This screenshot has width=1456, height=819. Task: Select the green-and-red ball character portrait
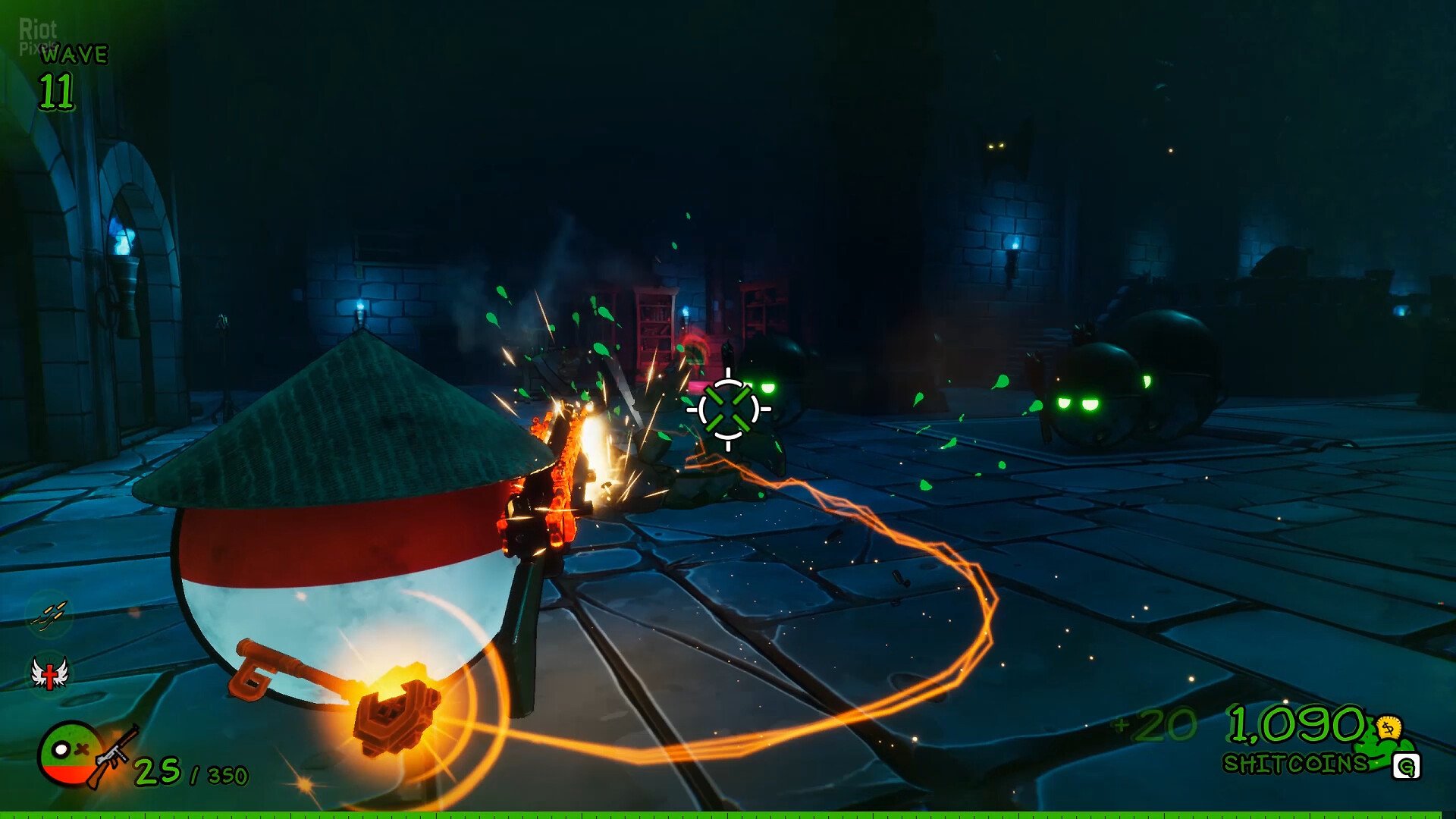[x=67, y=753]
